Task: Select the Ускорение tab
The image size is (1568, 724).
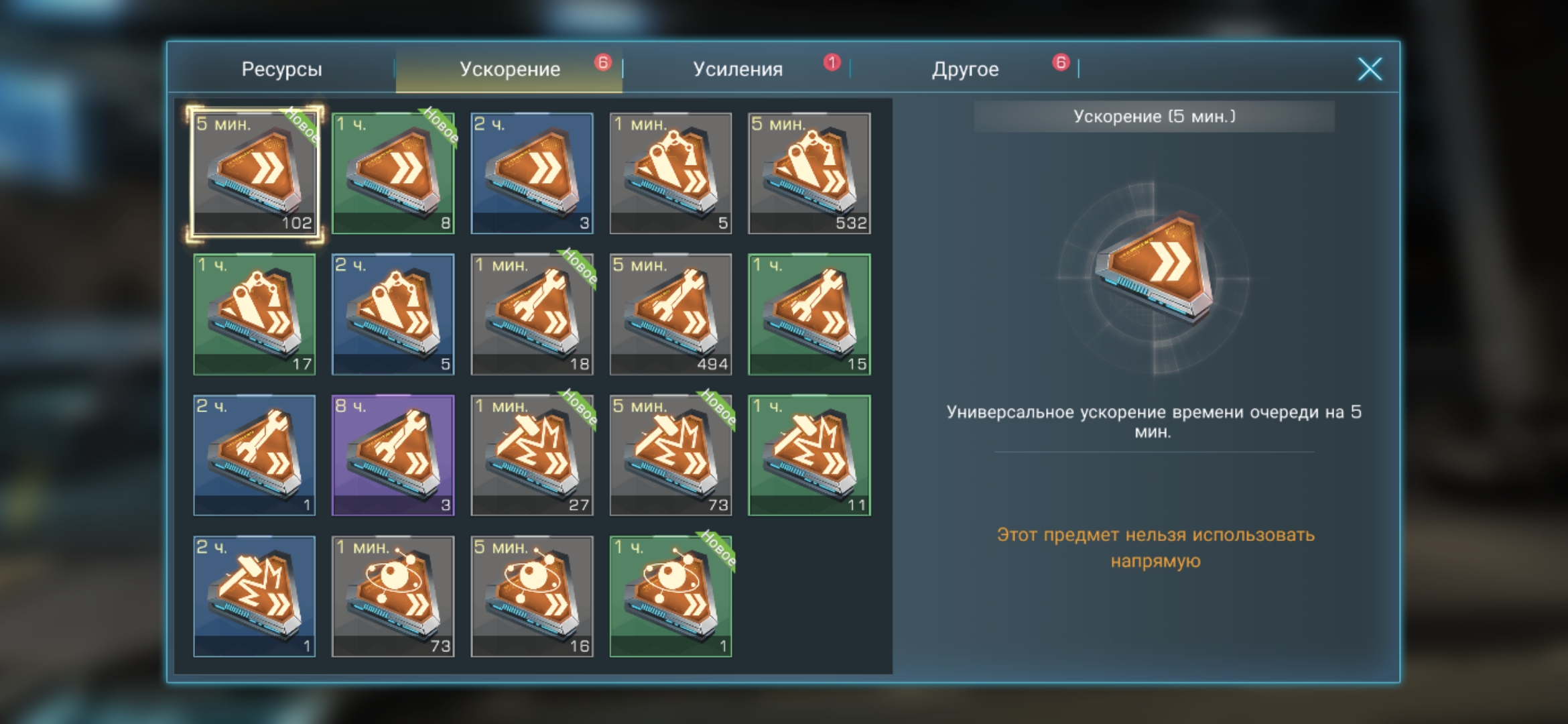Action: point(509,69)
